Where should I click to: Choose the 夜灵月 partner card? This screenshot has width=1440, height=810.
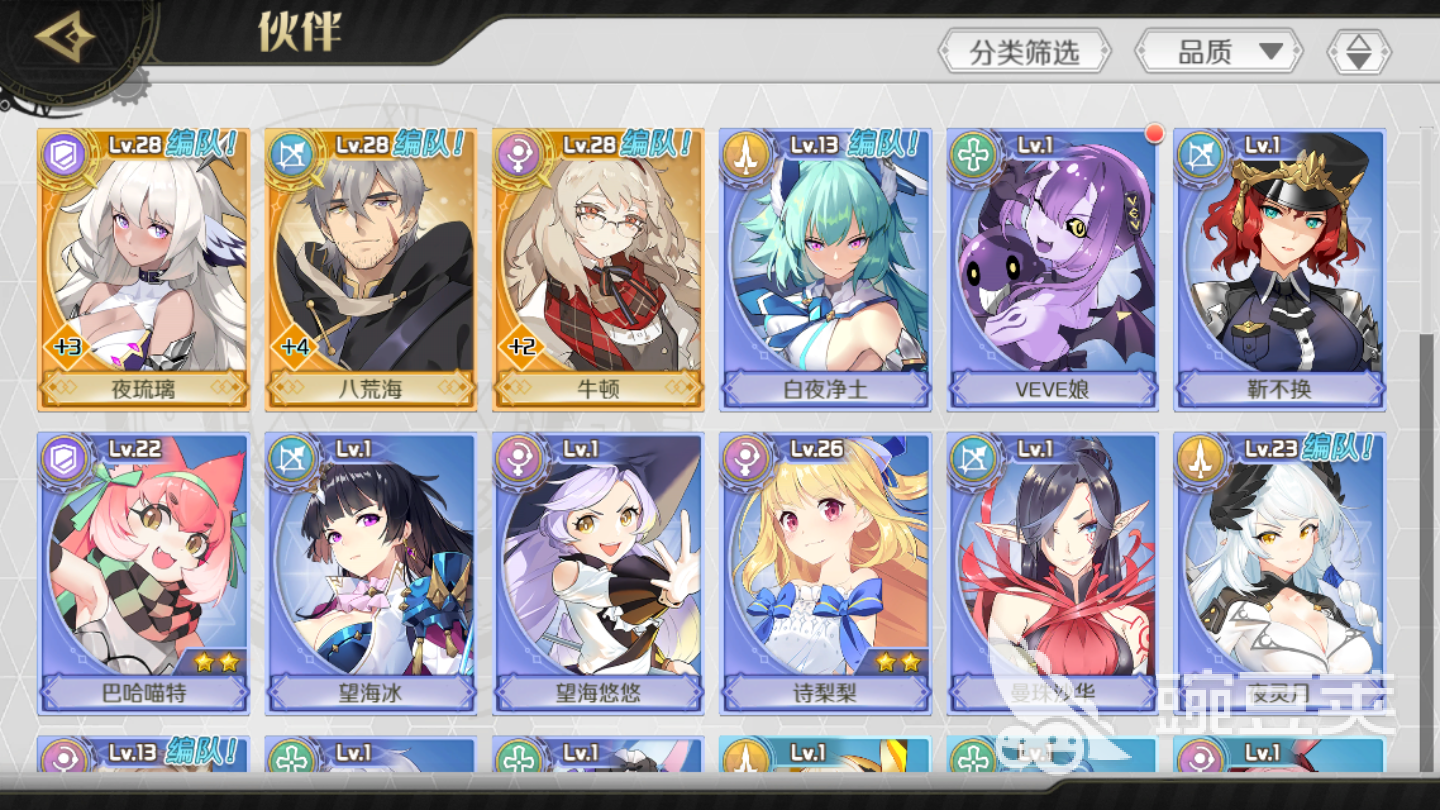pos(1279,573)
